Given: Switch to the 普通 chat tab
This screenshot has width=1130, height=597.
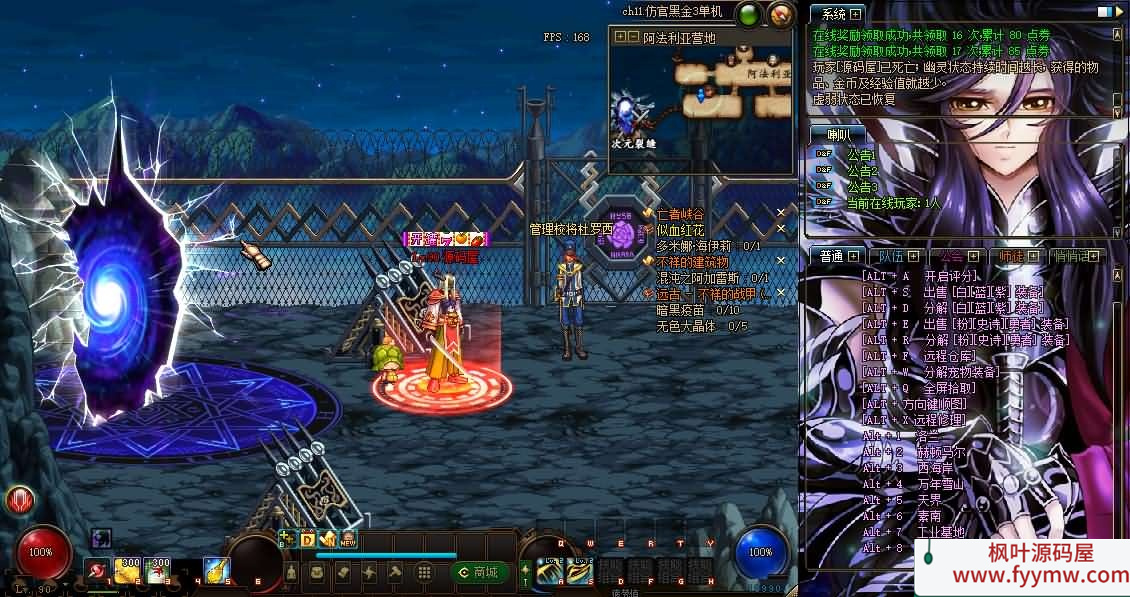Looking at the screenshot, I should point(832,257).
